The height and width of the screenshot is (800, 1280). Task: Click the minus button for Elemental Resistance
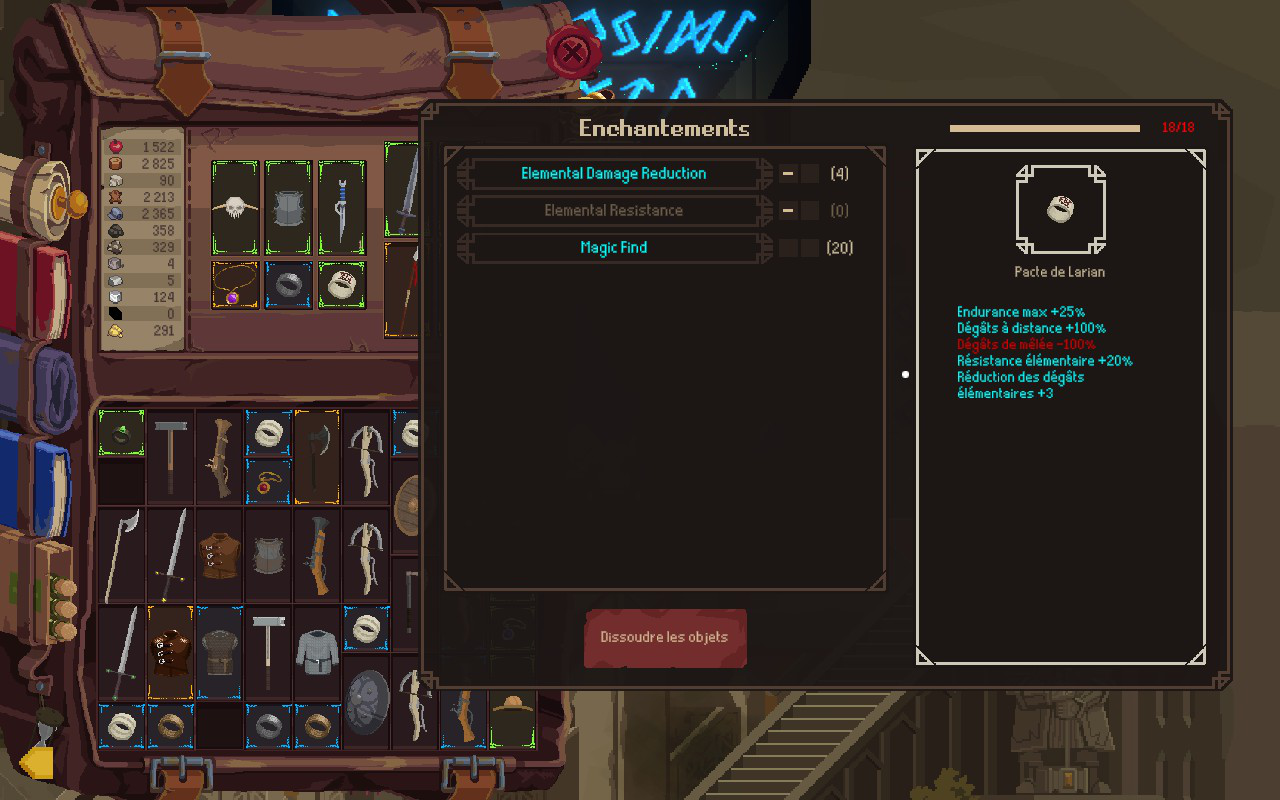pyautogui.click(x=789, y=211)
